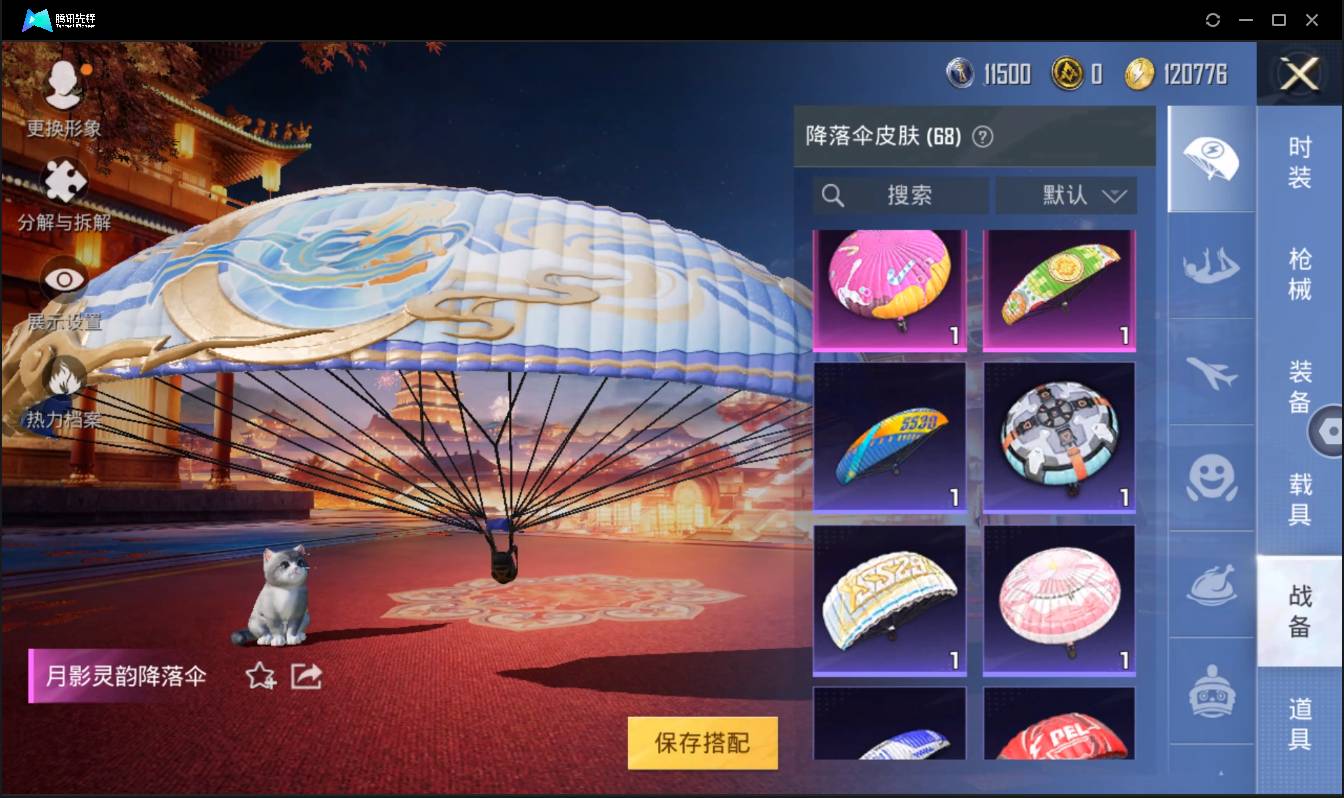Expand the 默认 sorting dropdown
The image size is (1344, 798).
tap(1066, 195)
